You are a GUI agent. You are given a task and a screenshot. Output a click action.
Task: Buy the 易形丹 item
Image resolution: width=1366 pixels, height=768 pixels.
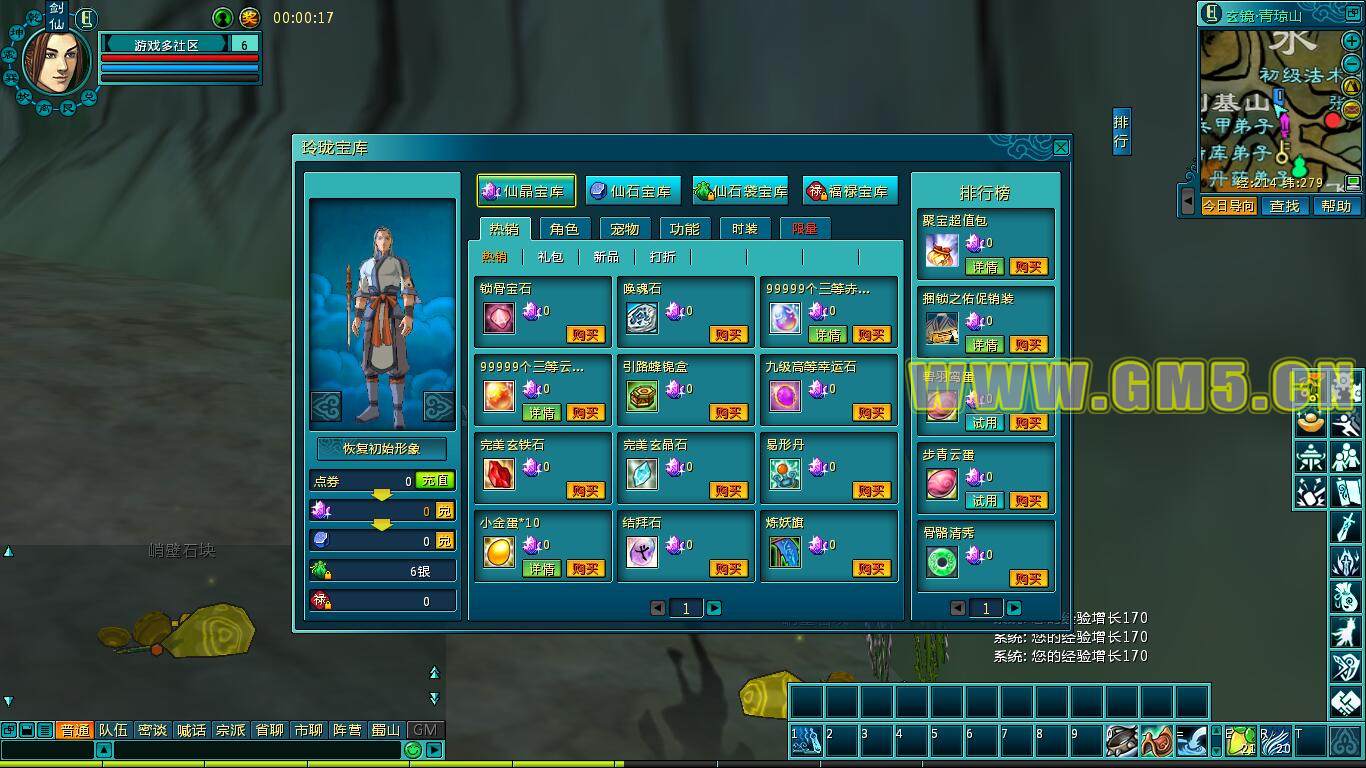(x=872, y=491)
